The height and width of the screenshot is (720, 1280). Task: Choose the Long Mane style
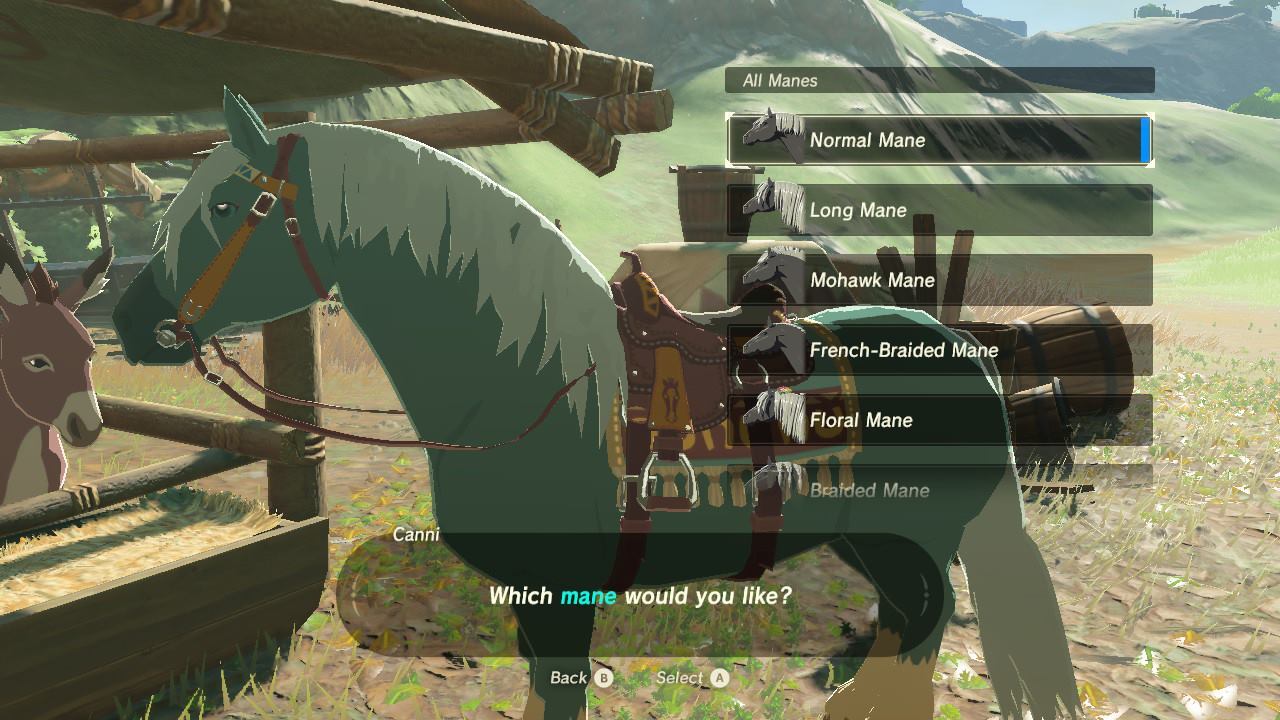pyautogui.click(x=938, y=210)
